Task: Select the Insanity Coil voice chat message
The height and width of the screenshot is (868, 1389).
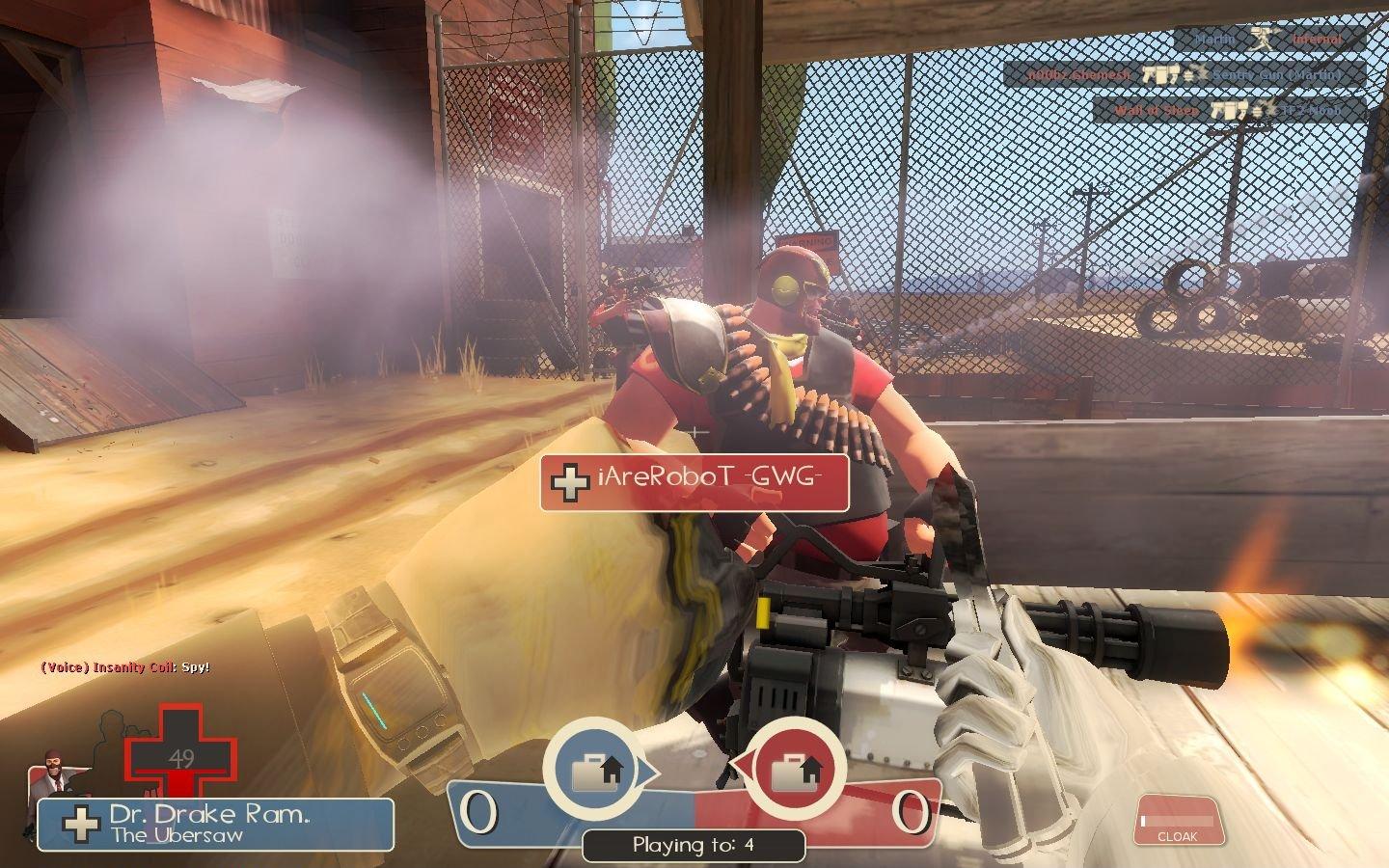Action: [x=125, y=667]
